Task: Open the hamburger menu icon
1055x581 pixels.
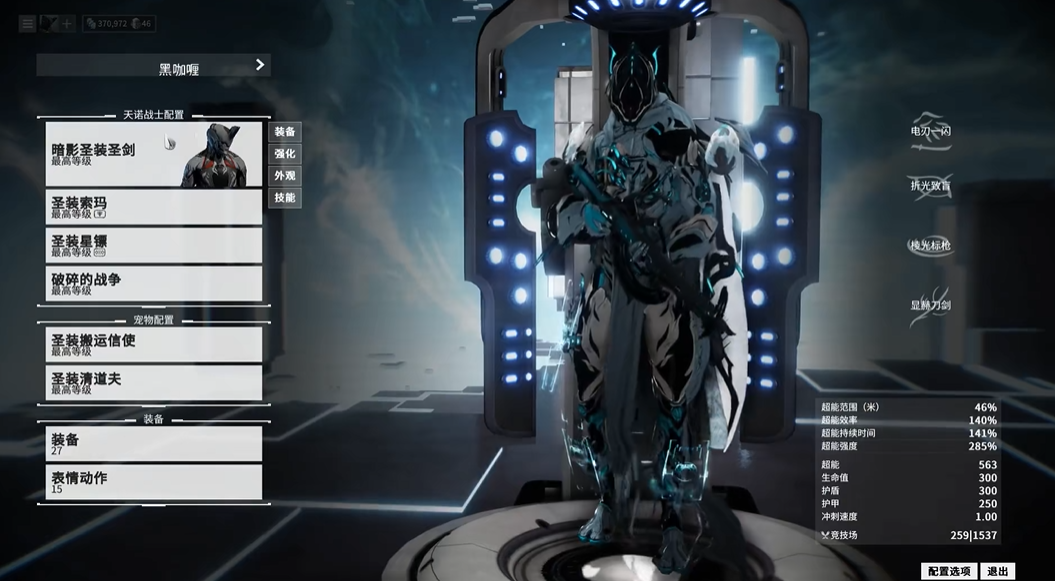Action: [x=26, y=23]
